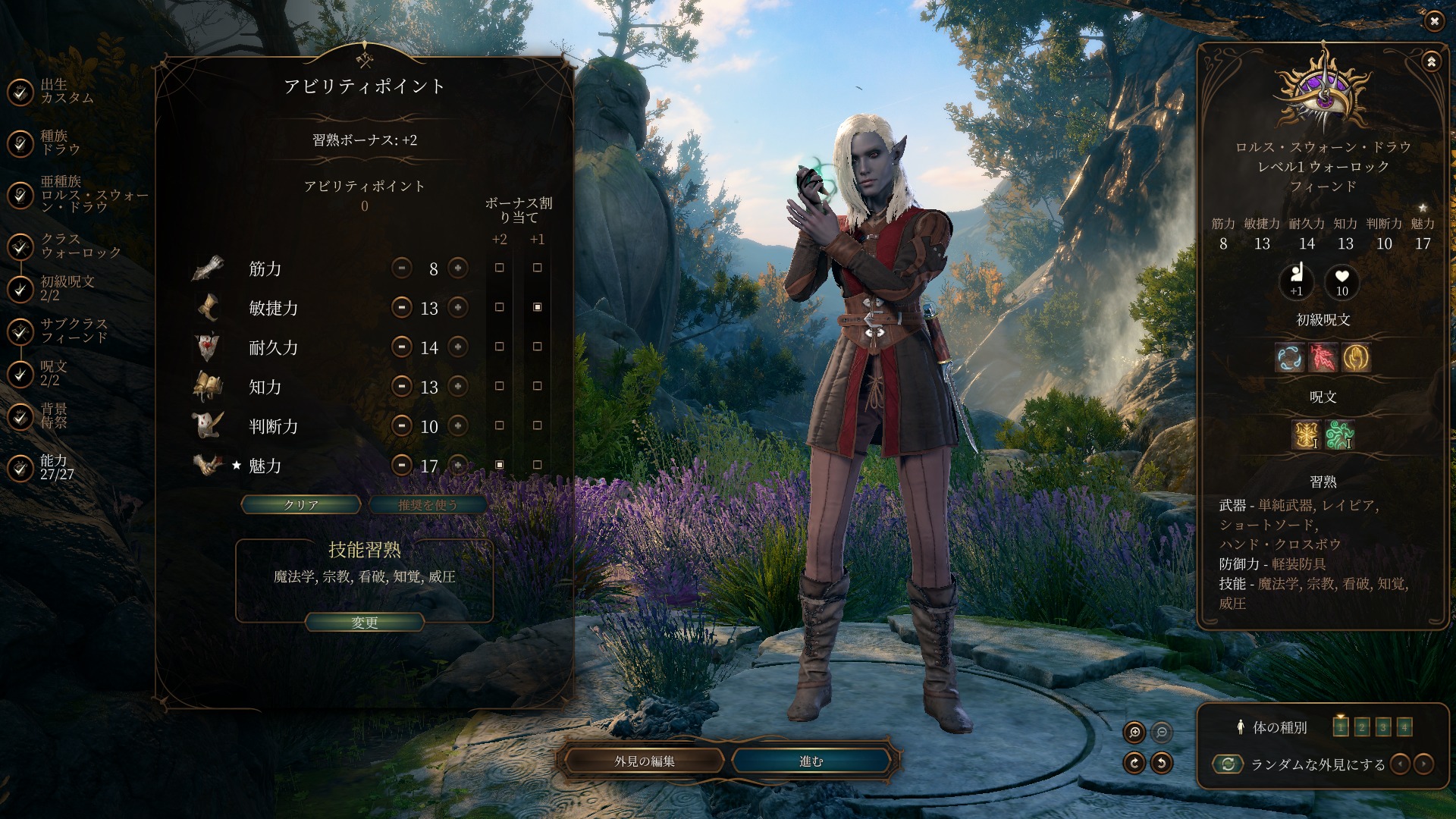Viewport: 1456px width, 819px height.
Task: Increase 筋力 with the plus button
Action: [x=458, y=268]
